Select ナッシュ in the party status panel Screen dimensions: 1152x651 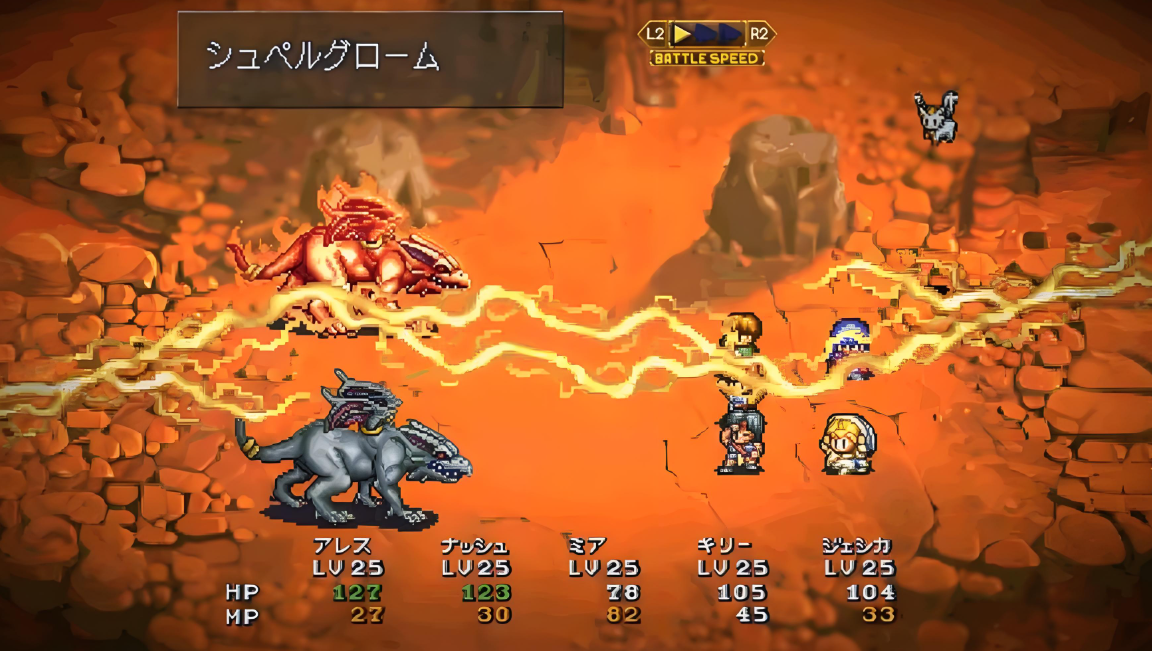coord(474,546)
